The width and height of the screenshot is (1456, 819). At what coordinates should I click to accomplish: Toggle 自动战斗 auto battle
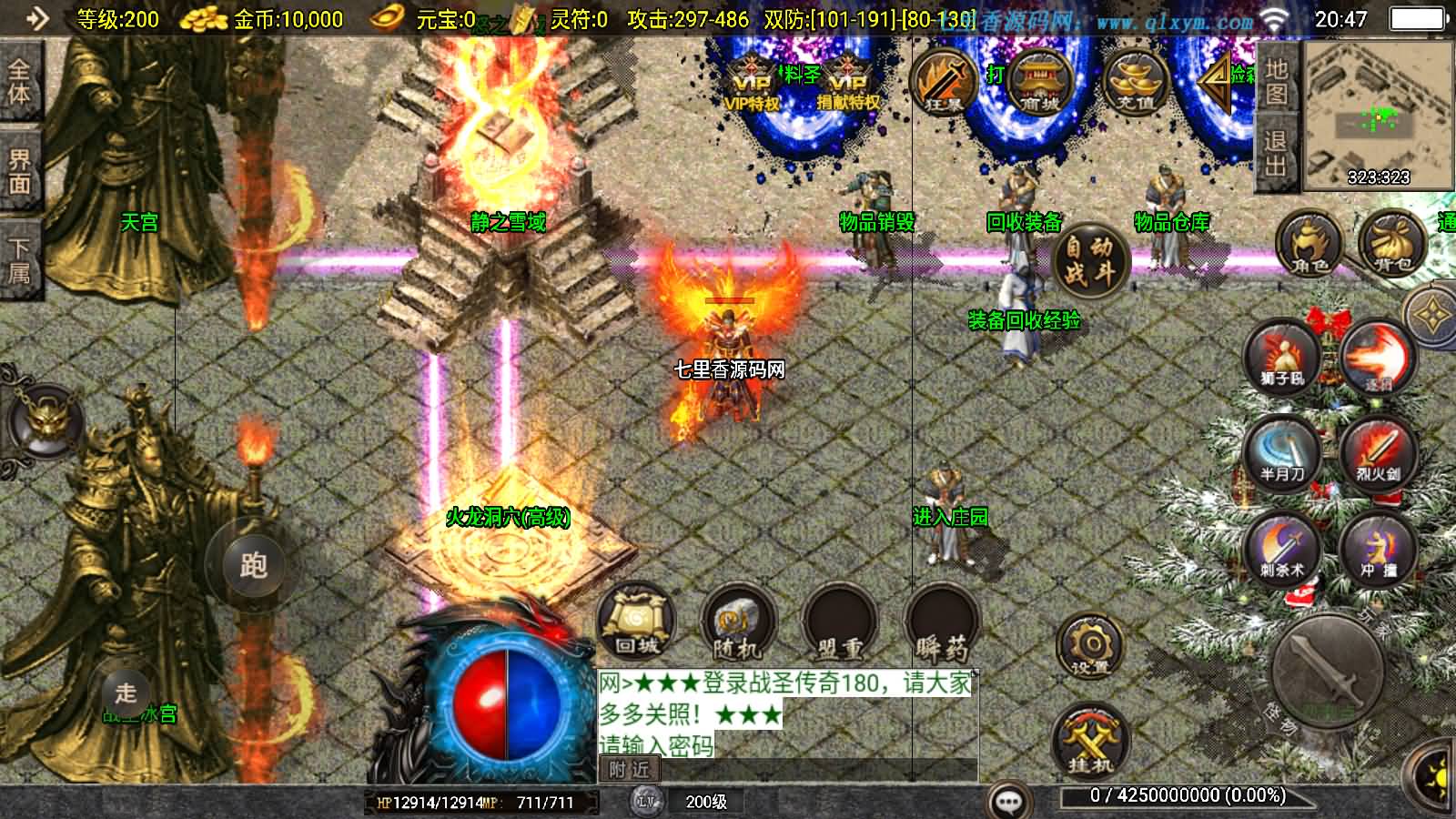[x=1090, y=259]
